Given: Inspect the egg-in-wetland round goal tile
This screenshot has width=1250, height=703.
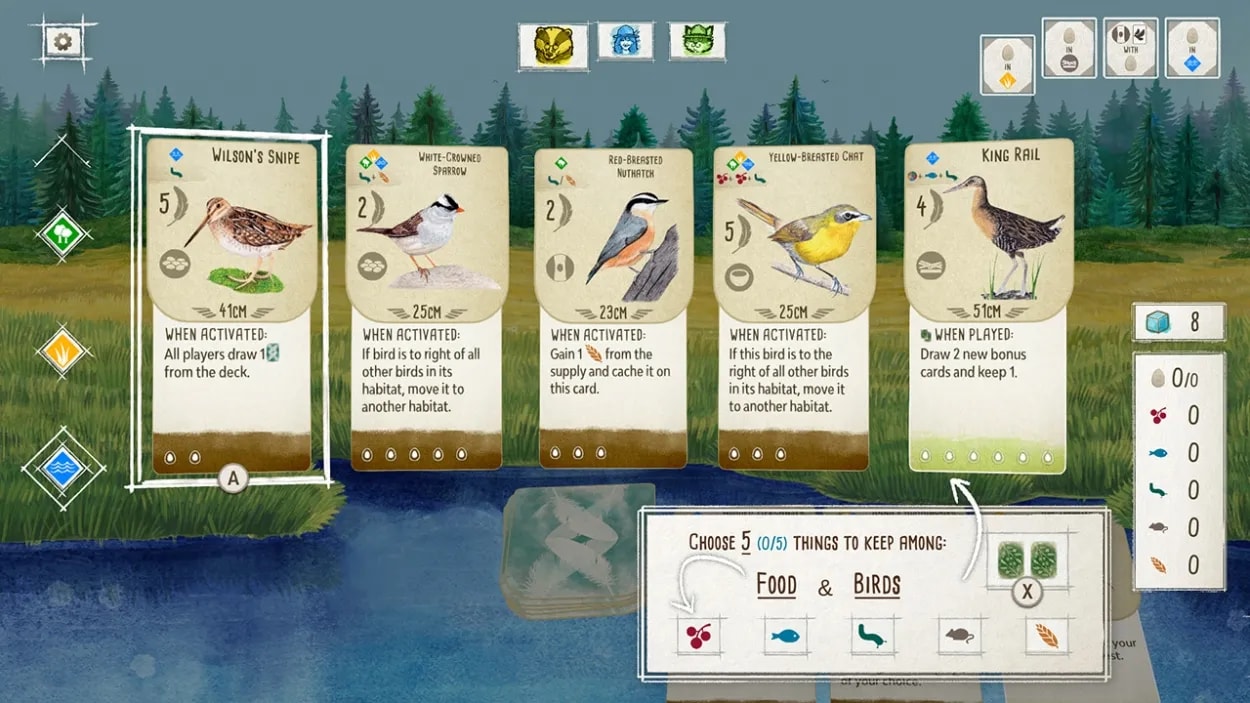Looking at the screenshot, I should pyautogui.click(x=1192, y=48).
